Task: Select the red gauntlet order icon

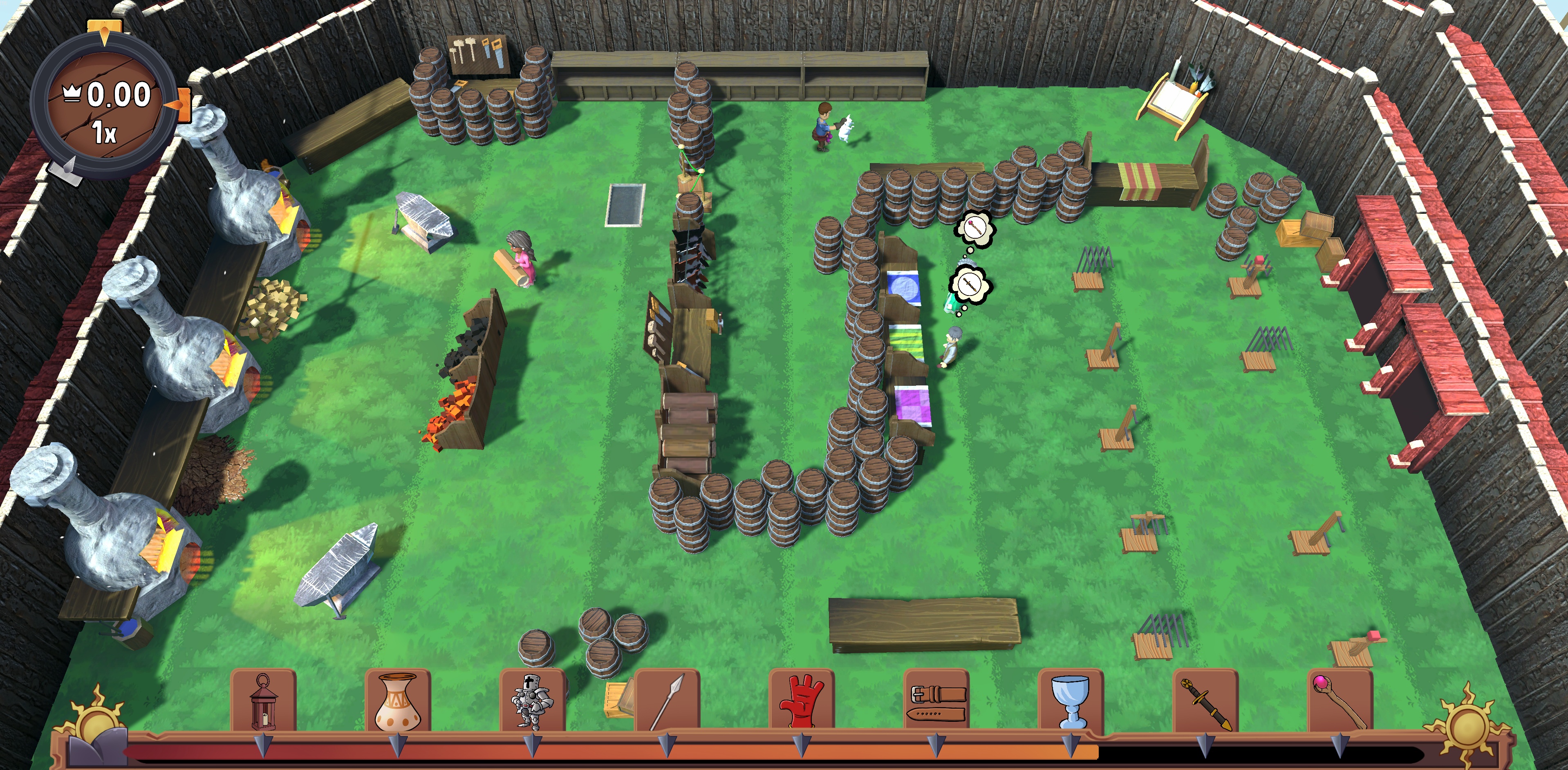Action: [x=802, y=701]
